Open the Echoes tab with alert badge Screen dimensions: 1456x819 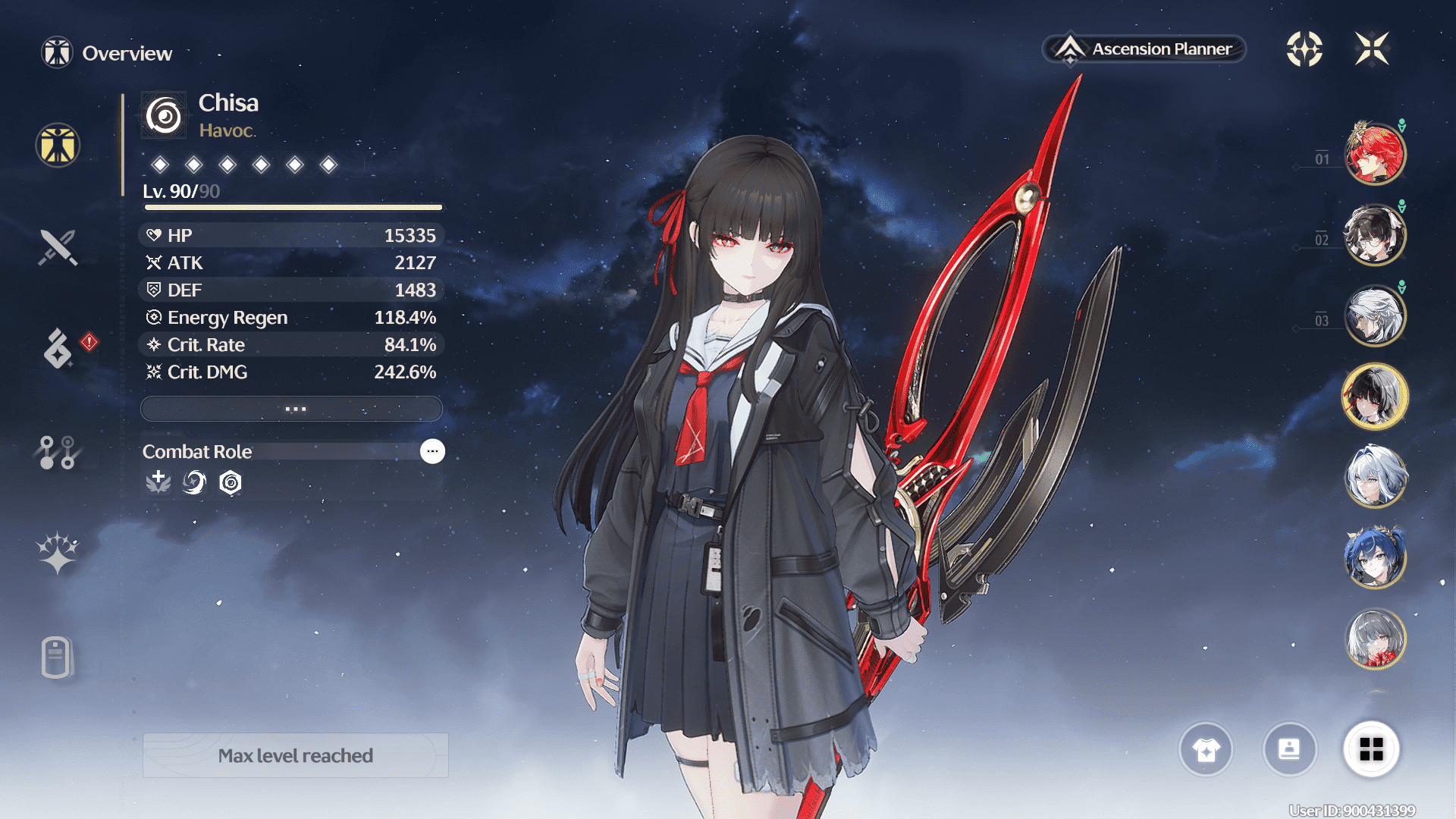point(58,348)
